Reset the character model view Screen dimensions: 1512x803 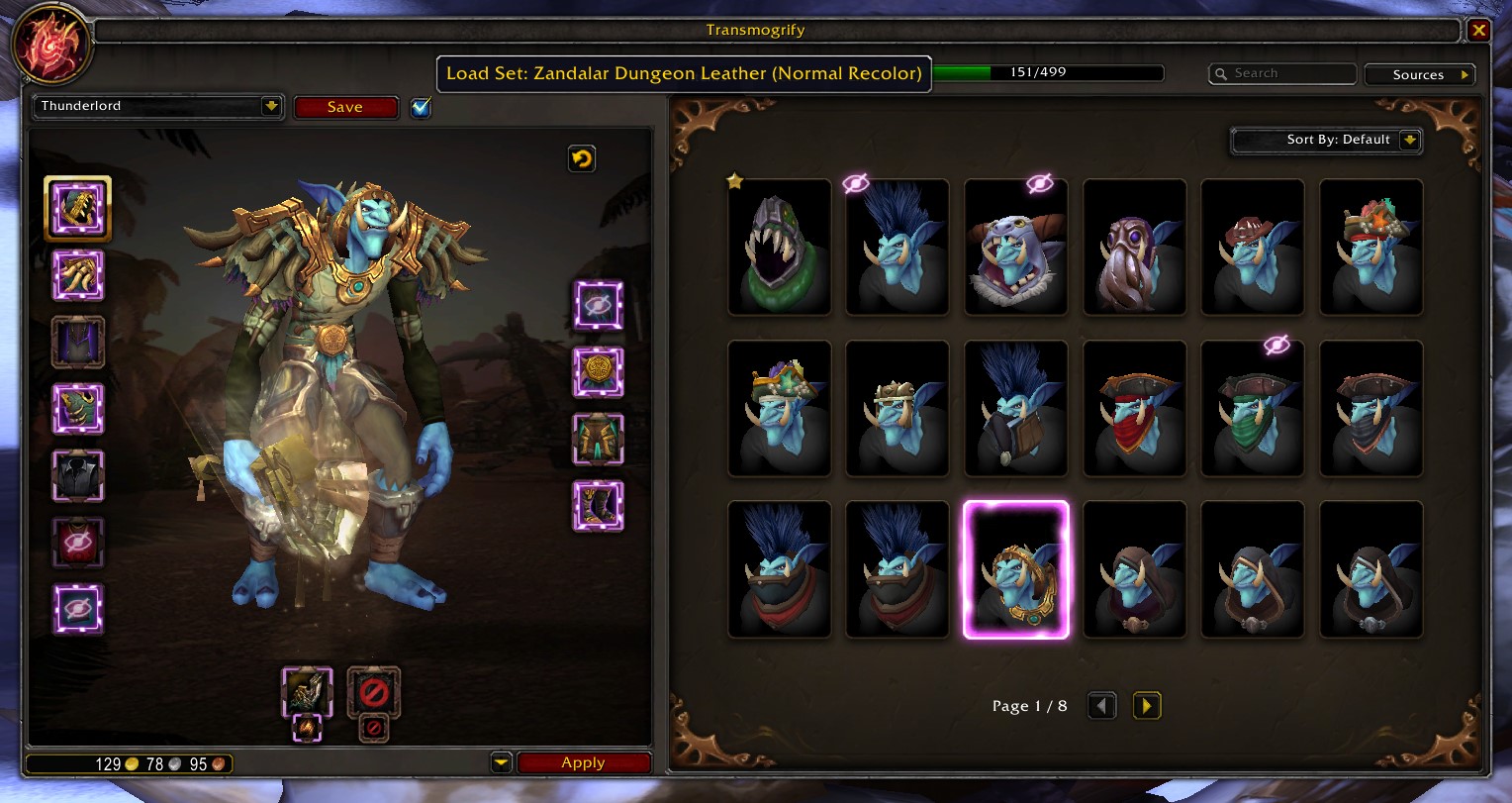click(582, 158)
